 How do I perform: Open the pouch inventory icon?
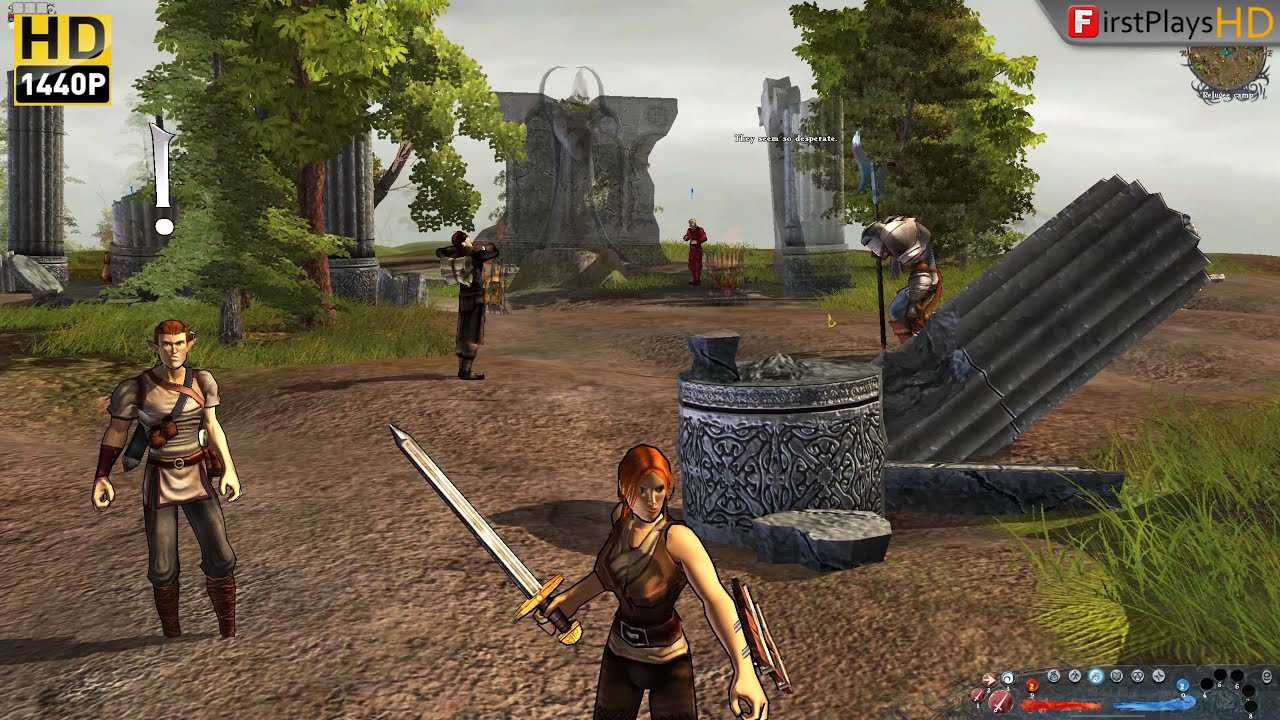[1054, 676]
